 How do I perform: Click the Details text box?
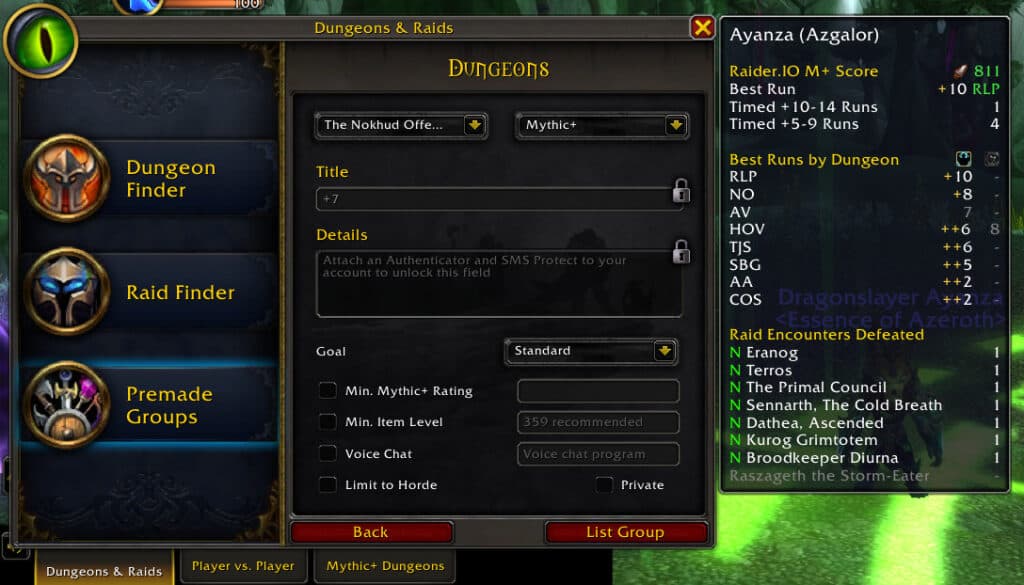pyautogui.click(x=498, y=283)
